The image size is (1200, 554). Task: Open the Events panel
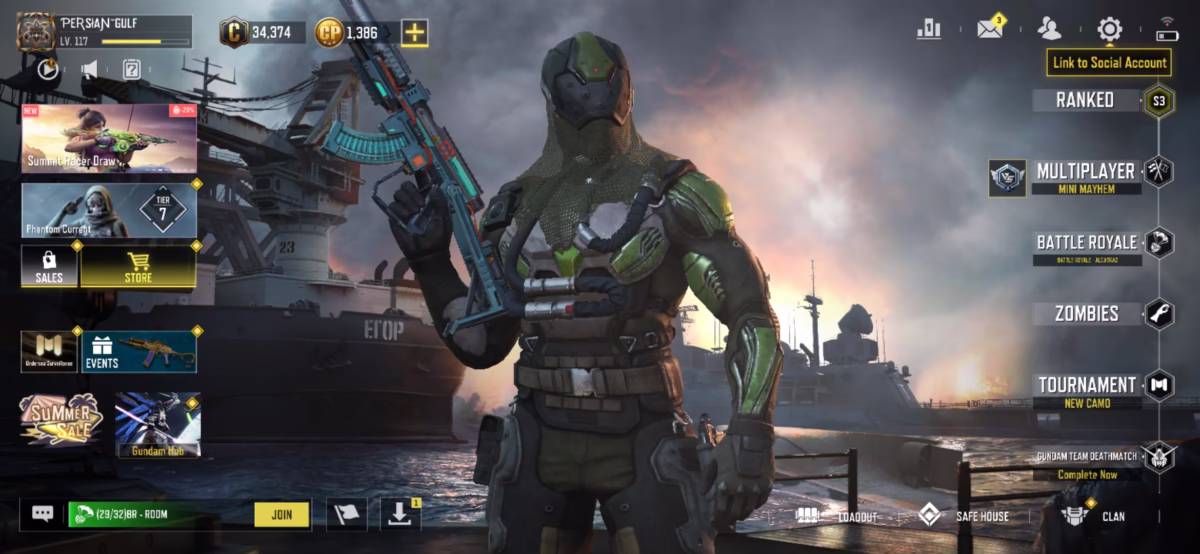(x=138, y=352)
